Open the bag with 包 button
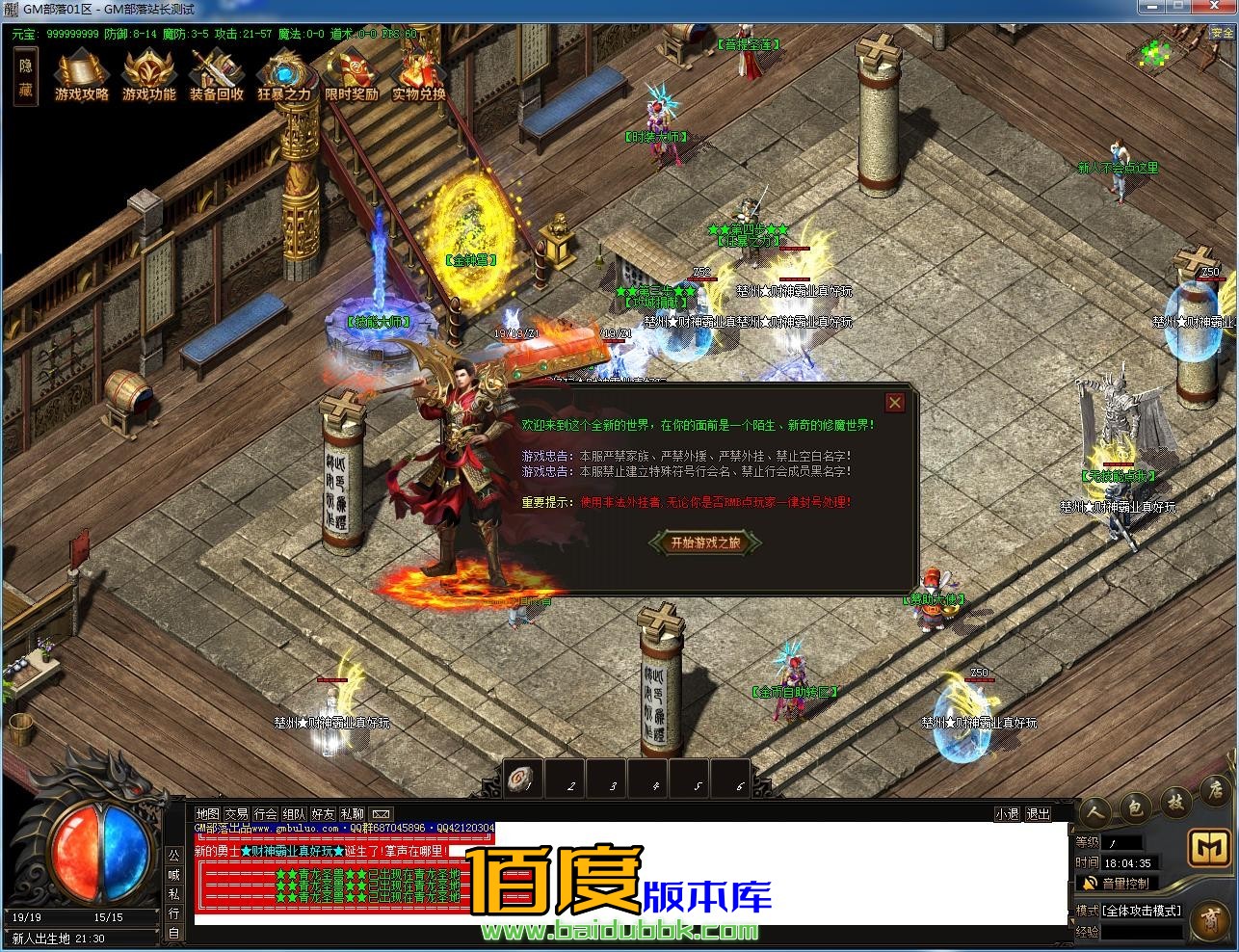Image resolution: width=1239 pixels, height=952 pixels. [x=1135, y=807]
